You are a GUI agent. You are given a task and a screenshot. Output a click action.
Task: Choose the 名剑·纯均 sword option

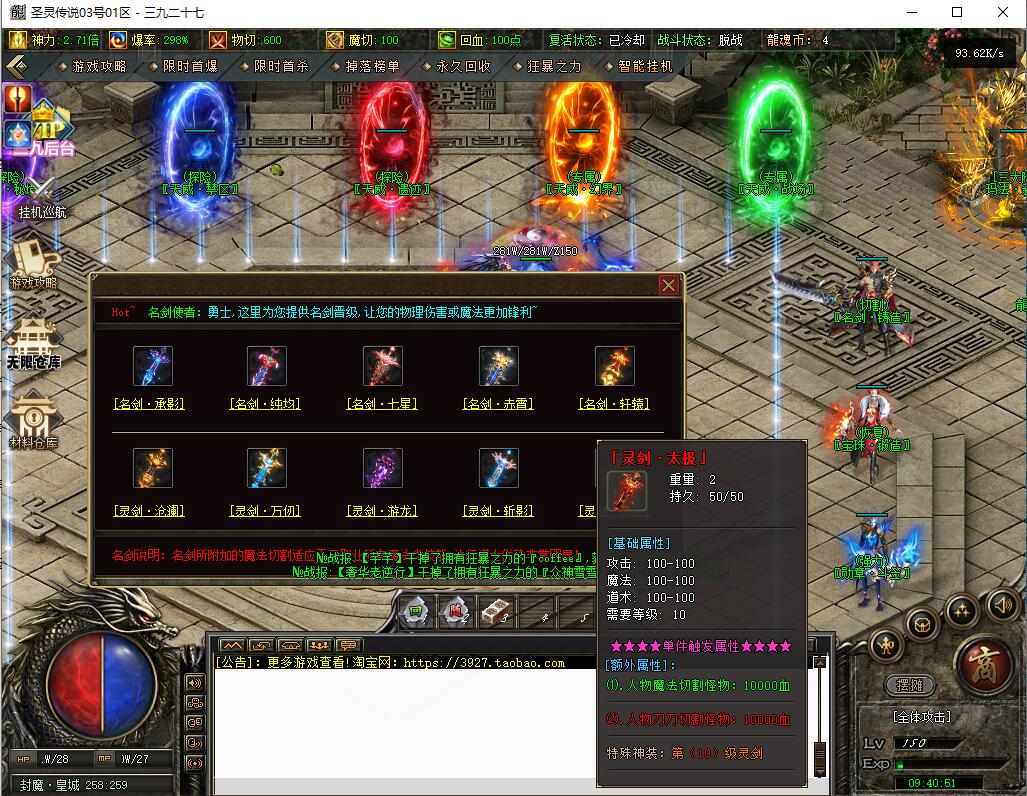tap(265, 404)
